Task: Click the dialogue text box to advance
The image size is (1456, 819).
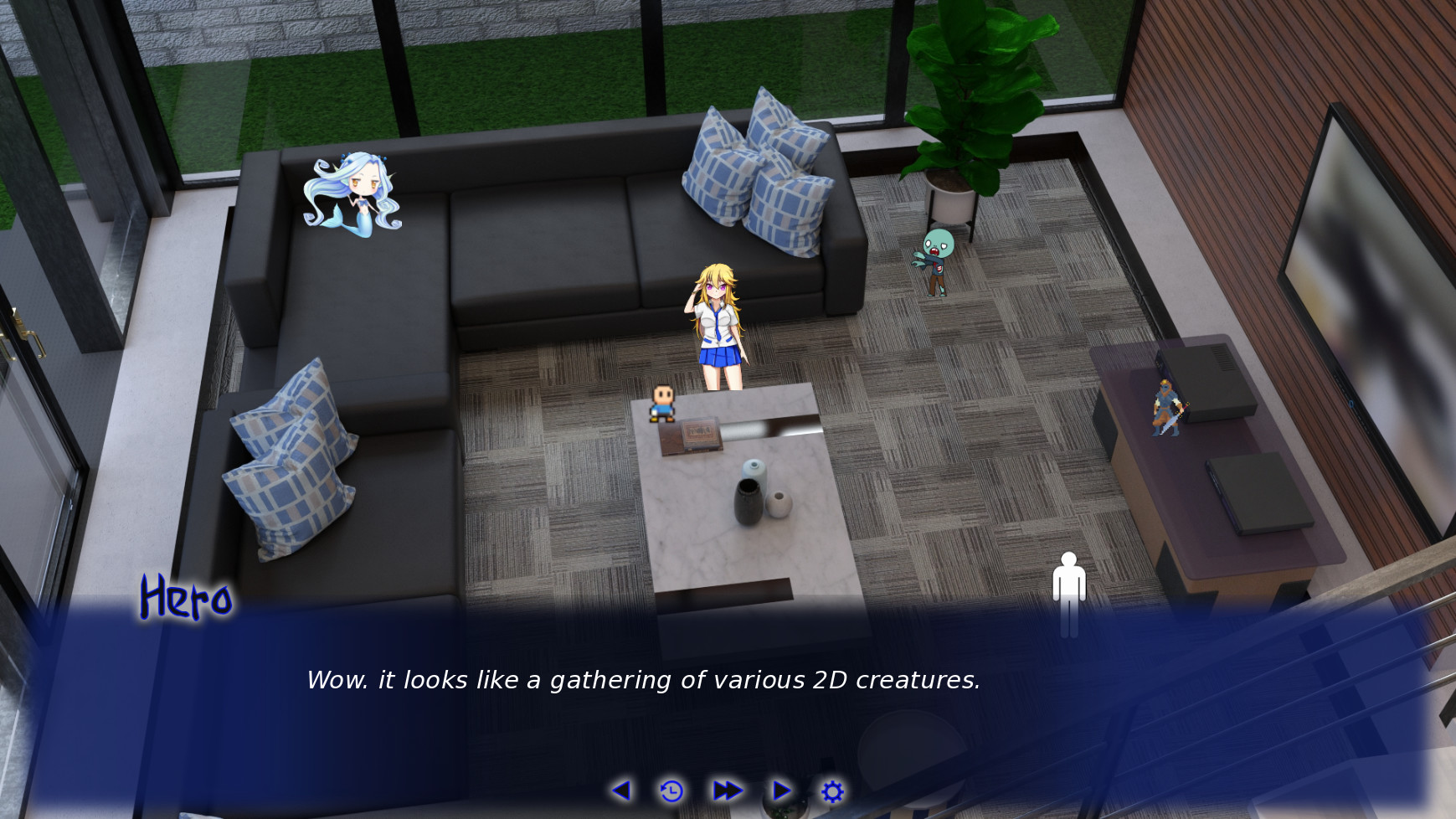Action: click(x=645, y=680)
